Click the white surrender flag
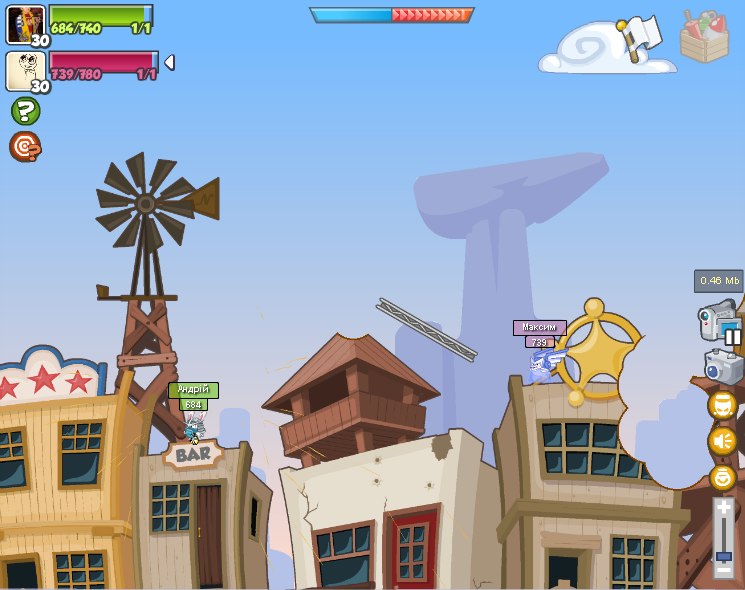 pyautogui.click(x=640, y=36)
